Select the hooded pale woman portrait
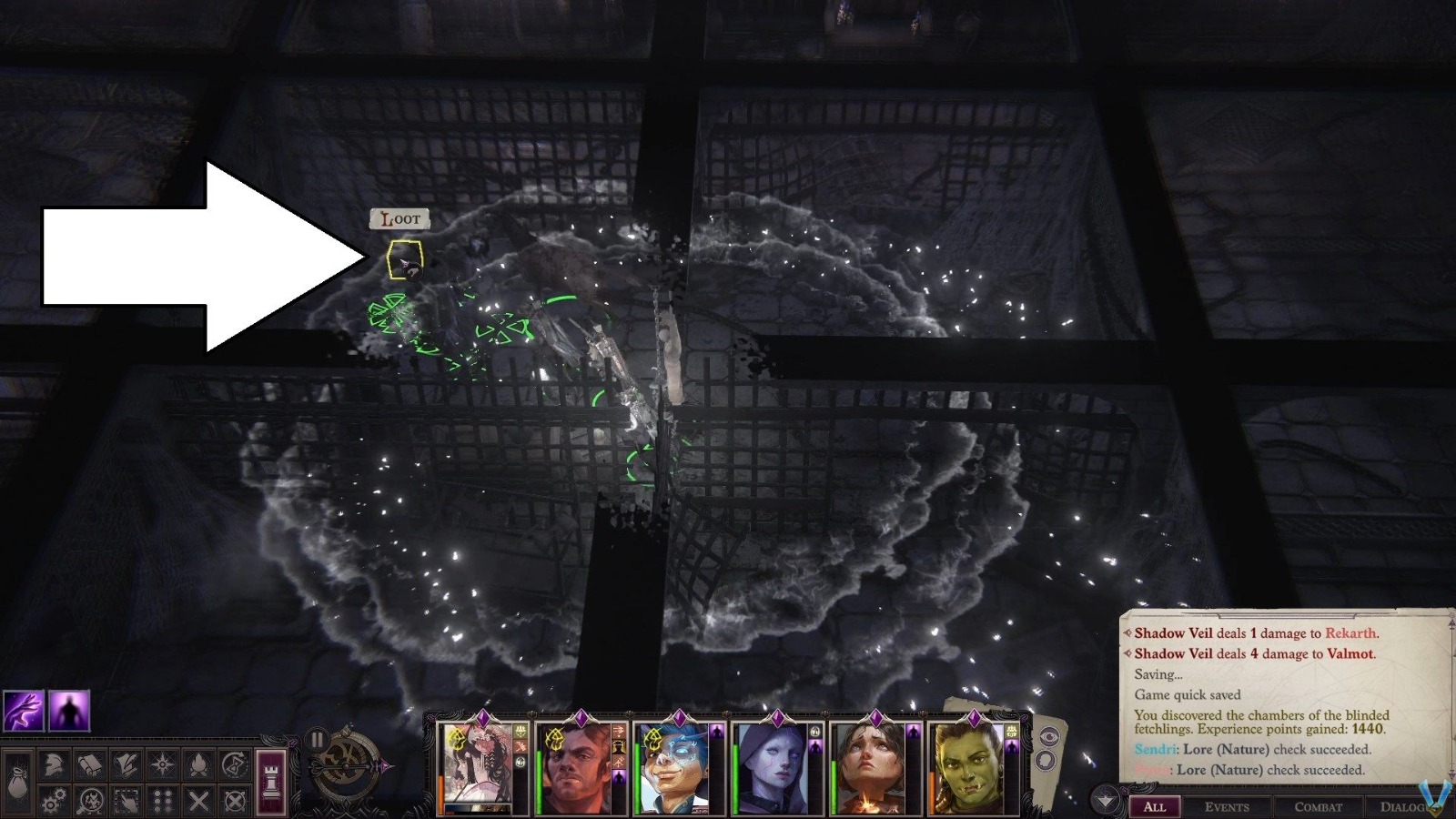Viewport: 1456px width, 819px height. [771, 769]
